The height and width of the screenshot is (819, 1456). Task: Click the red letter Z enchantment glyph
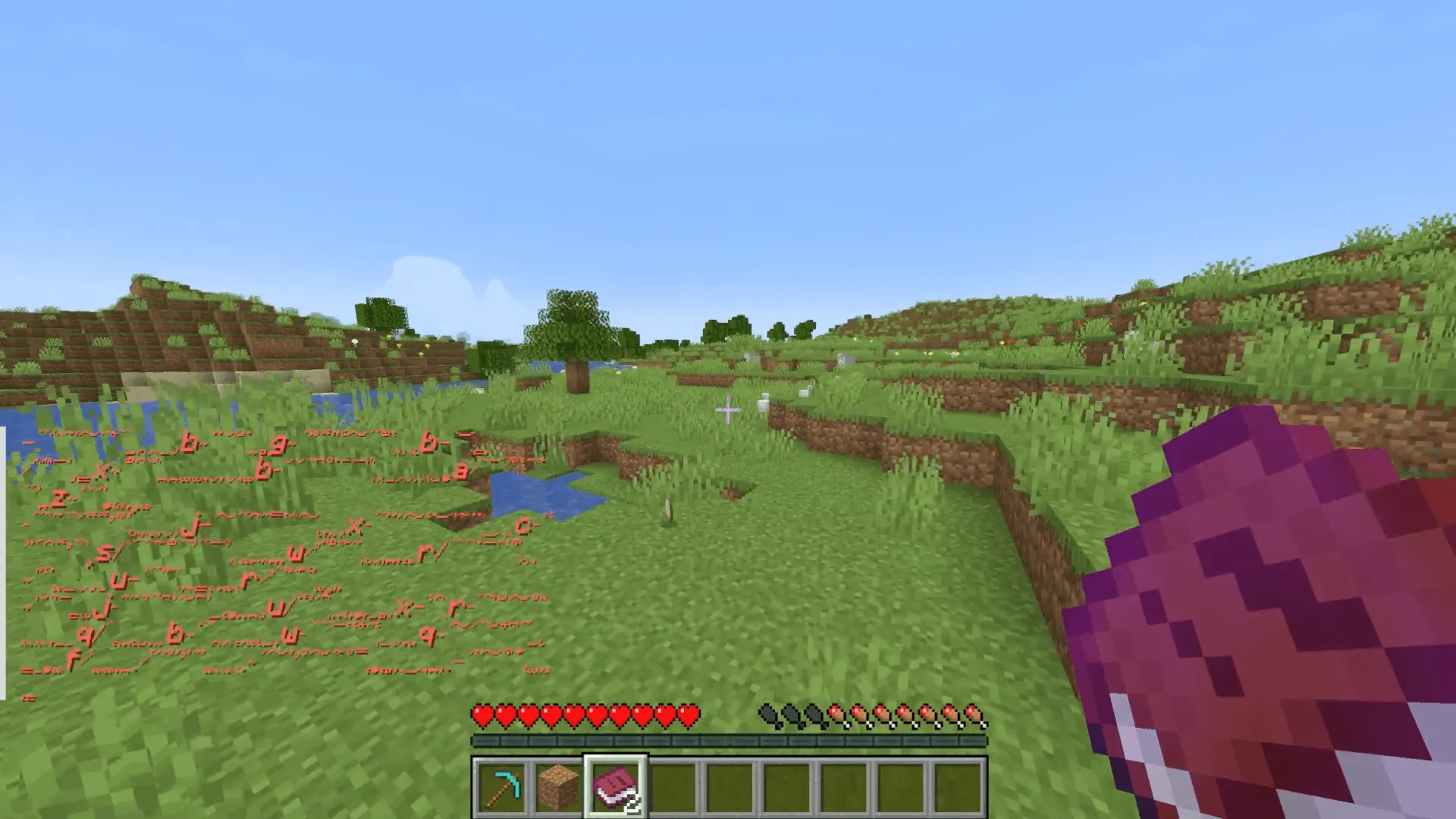(x=57, y=497)
